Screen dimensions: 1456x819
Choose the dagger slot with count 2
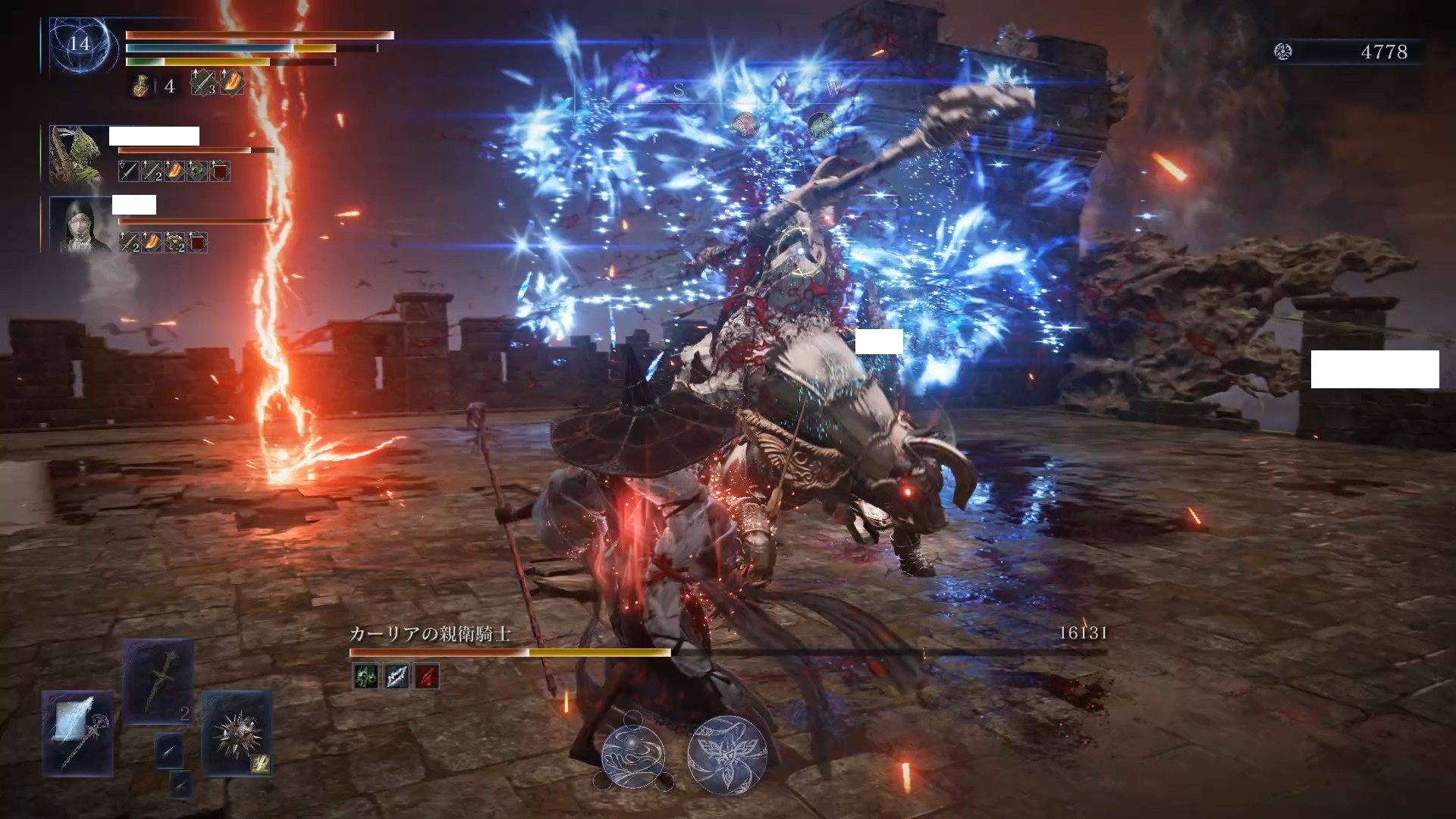coord(159,682)
